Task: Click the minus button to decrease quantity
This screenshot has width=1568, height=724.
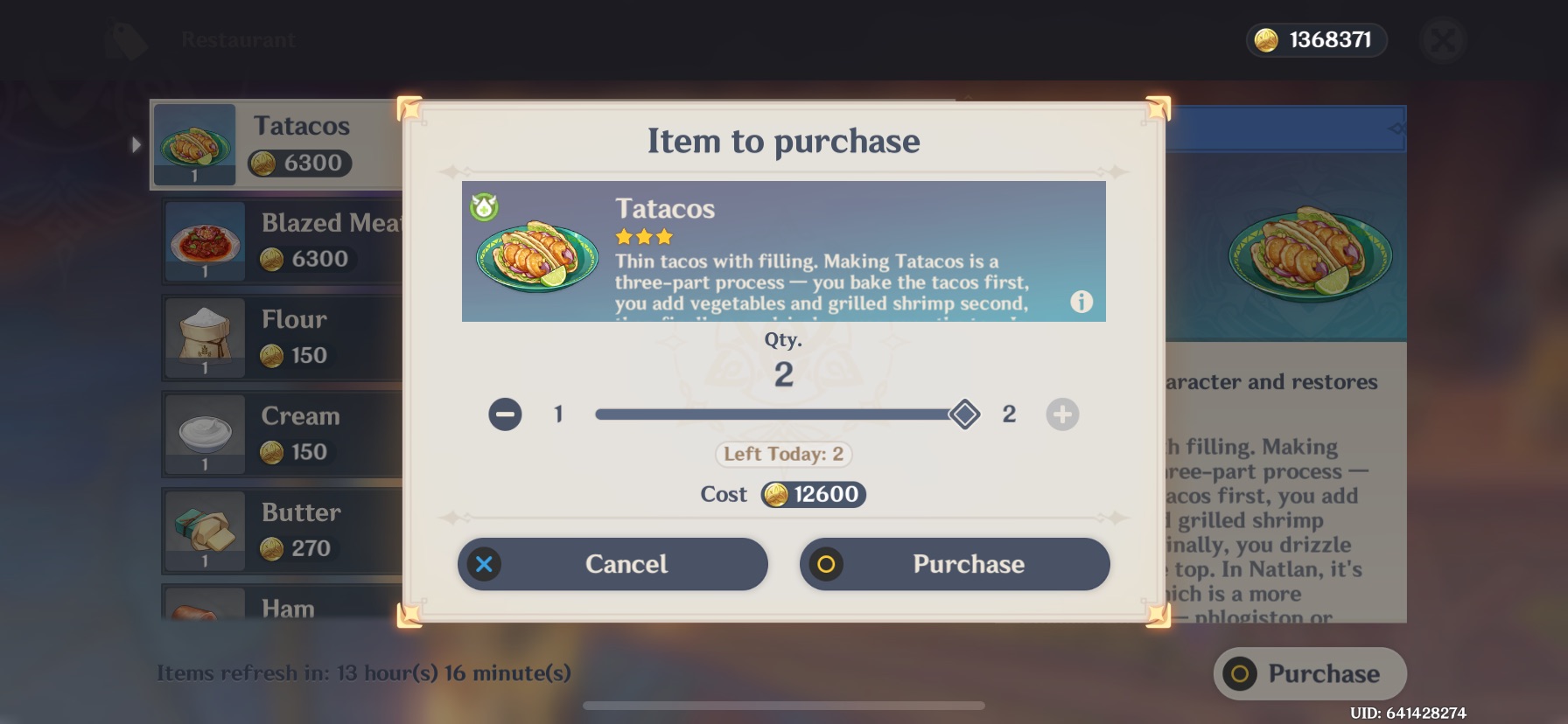Action: click(x=504, y=414)
